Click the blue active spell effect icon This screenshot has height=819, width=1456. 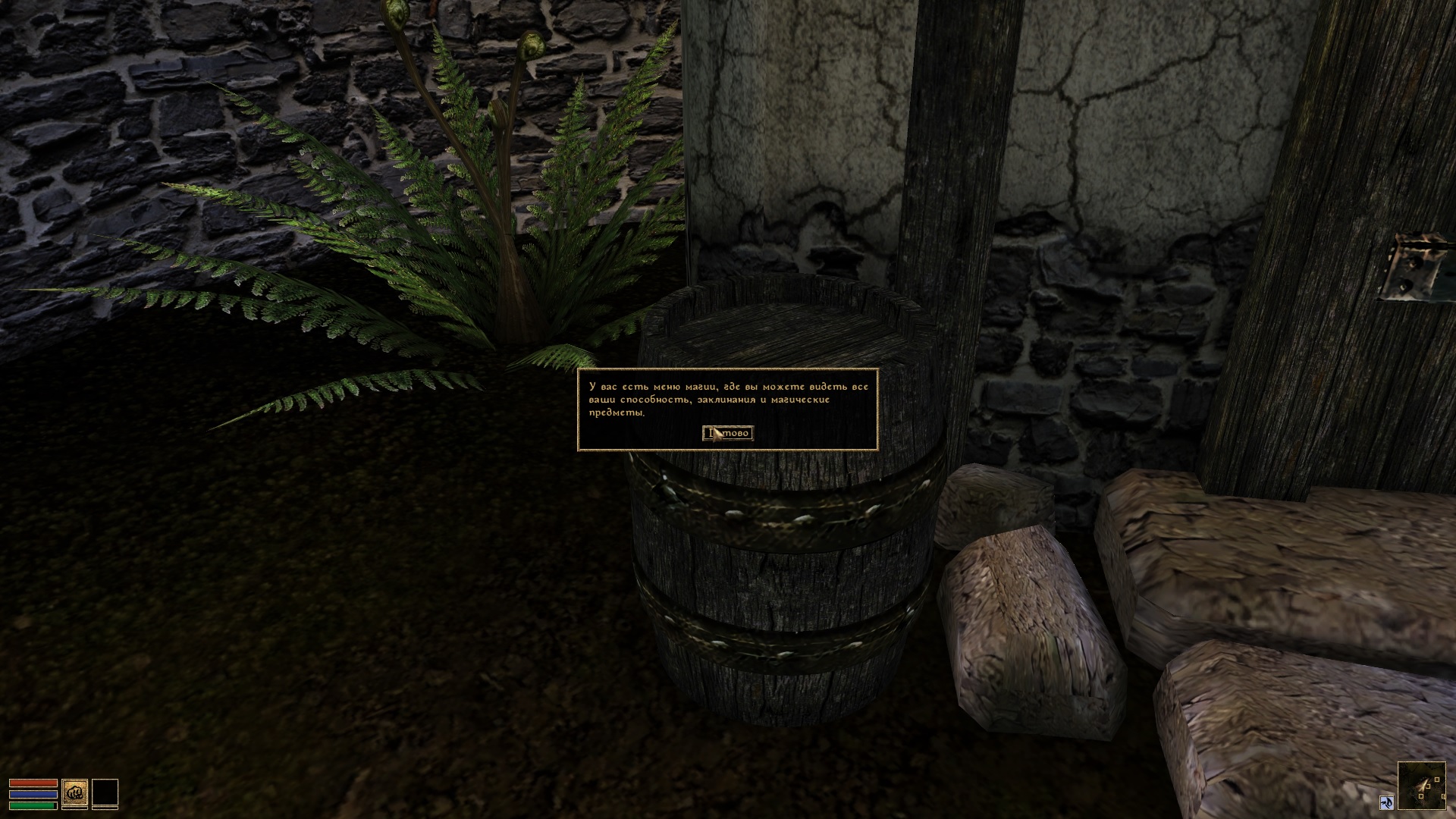pos(1386,802)
